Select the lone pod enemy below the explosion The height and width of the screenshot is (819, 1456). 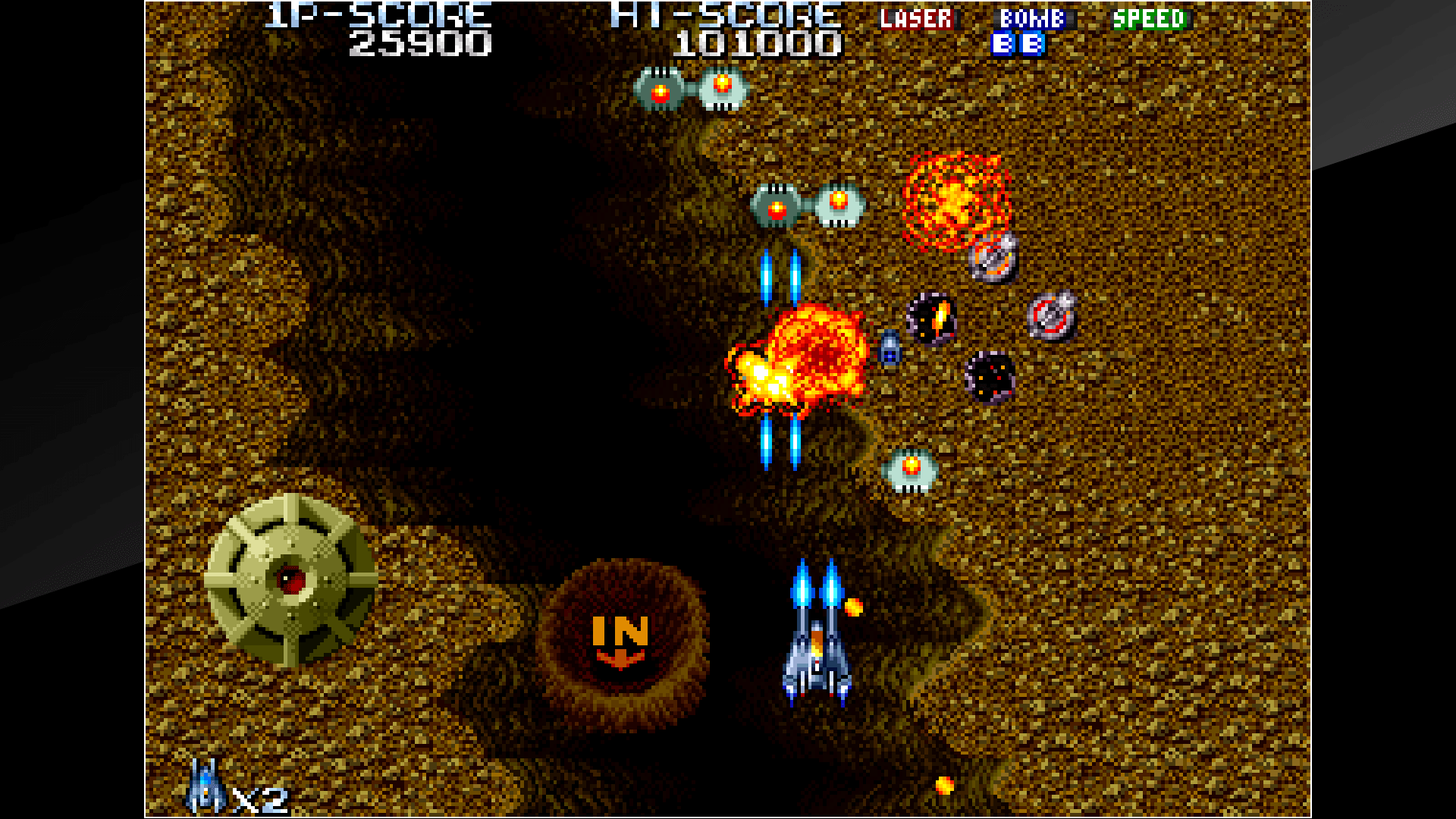910,470
